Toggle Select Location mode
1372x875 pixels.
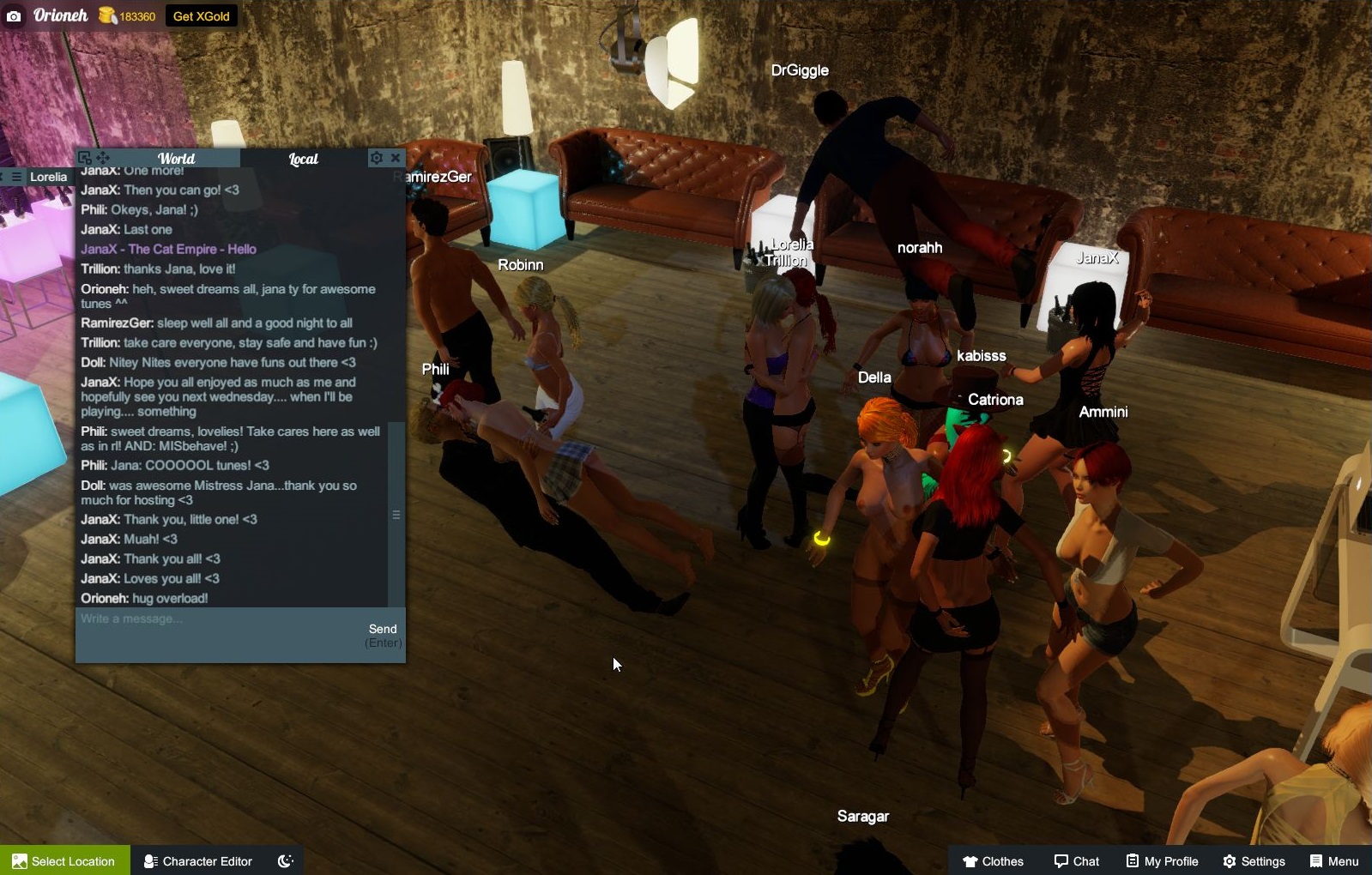point(64,860)
